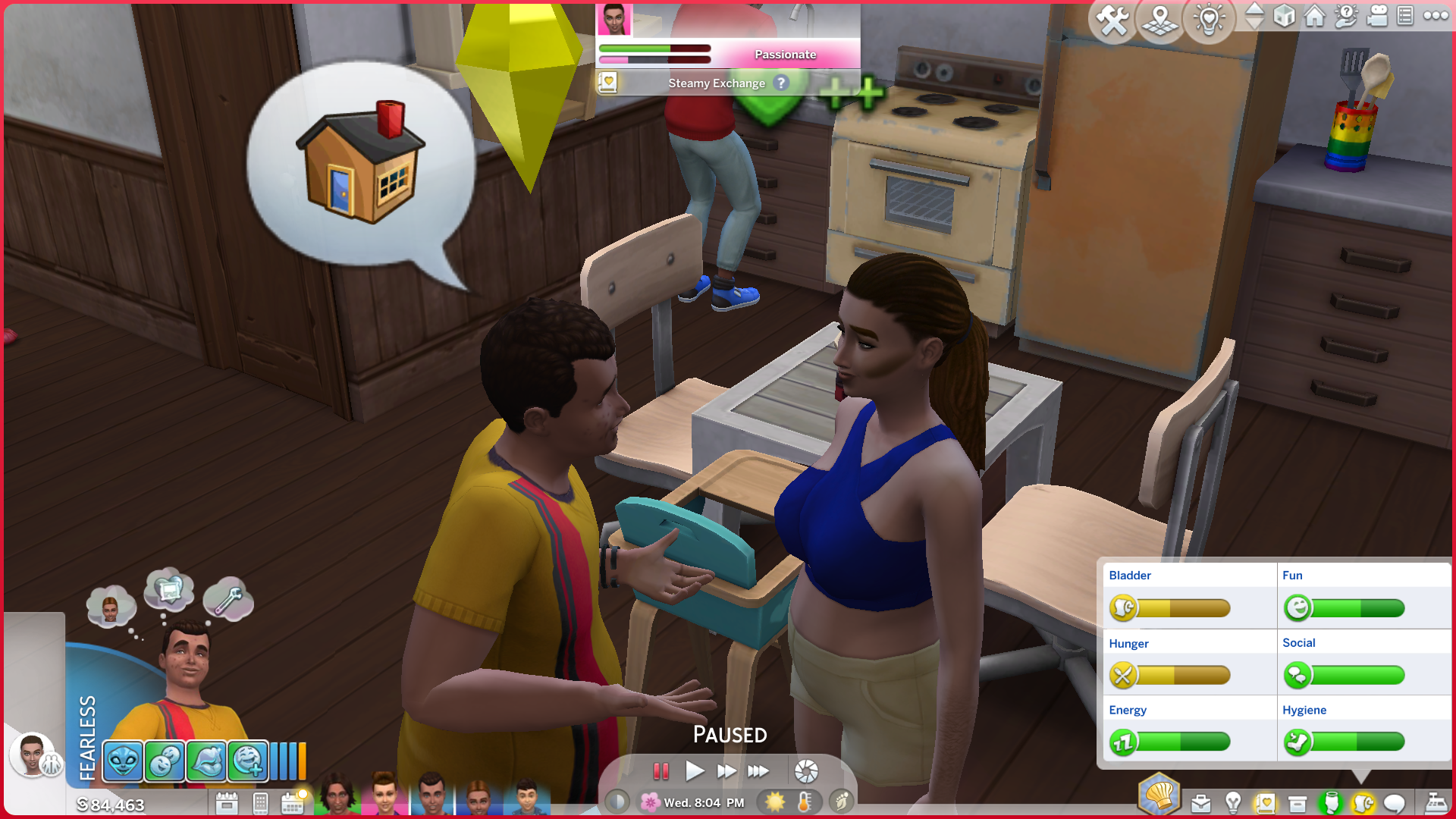Open the aspiration lightbulb panel
Screen dimensions: 1456x819
click(1233, 802)
